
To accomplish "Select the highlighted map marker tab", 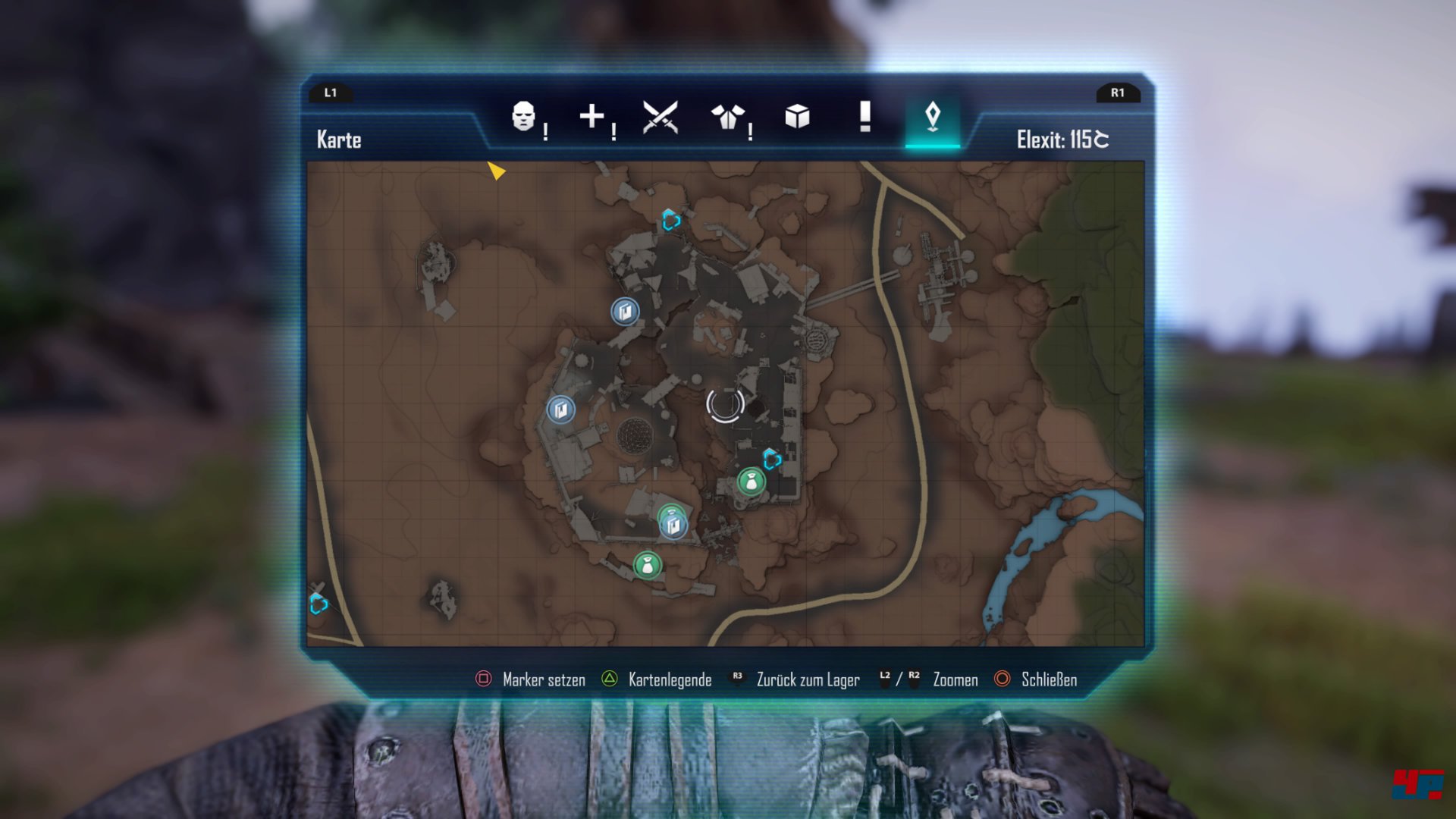I will (933, 118).
